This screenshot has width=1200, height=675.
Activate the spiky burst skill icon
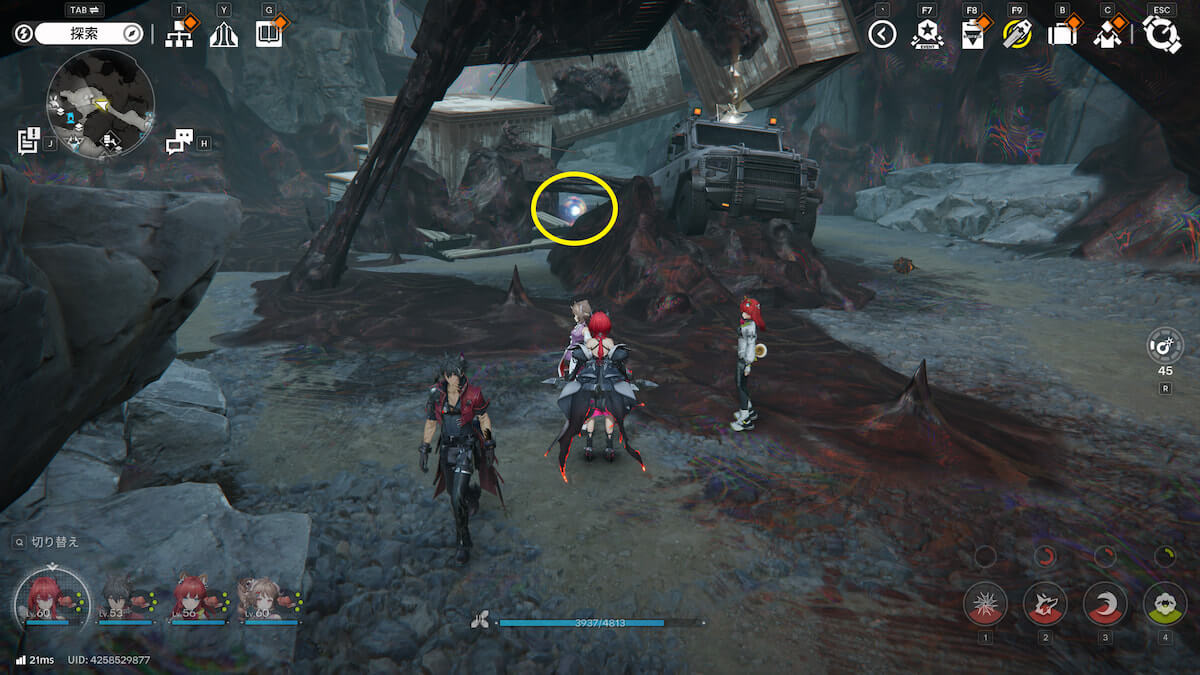click(985, 604)
